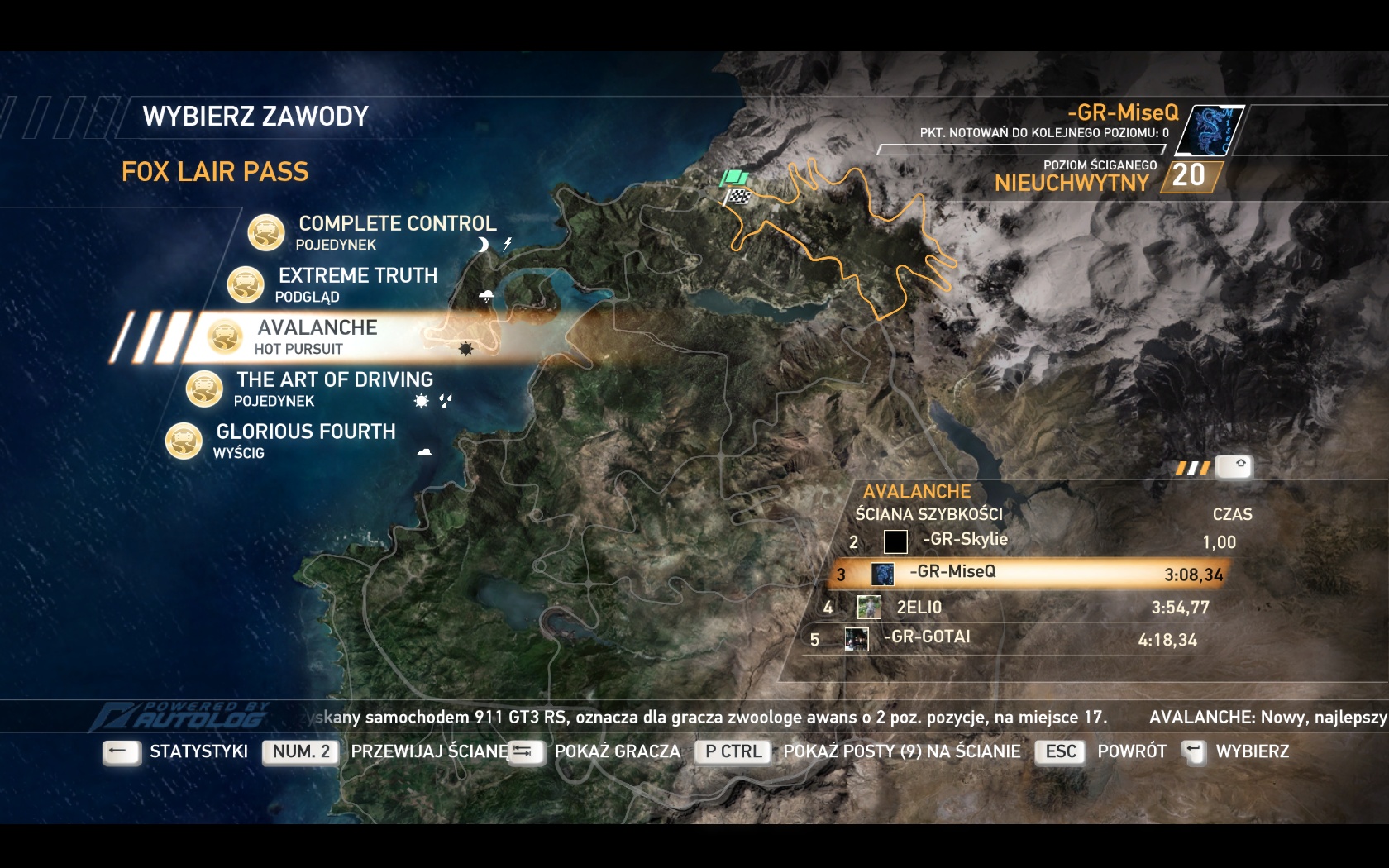The width and height of the screenshot is (1389, 868).
Task: Choose 2ELI0's Speedwall entry
Action: click(919, 608)
